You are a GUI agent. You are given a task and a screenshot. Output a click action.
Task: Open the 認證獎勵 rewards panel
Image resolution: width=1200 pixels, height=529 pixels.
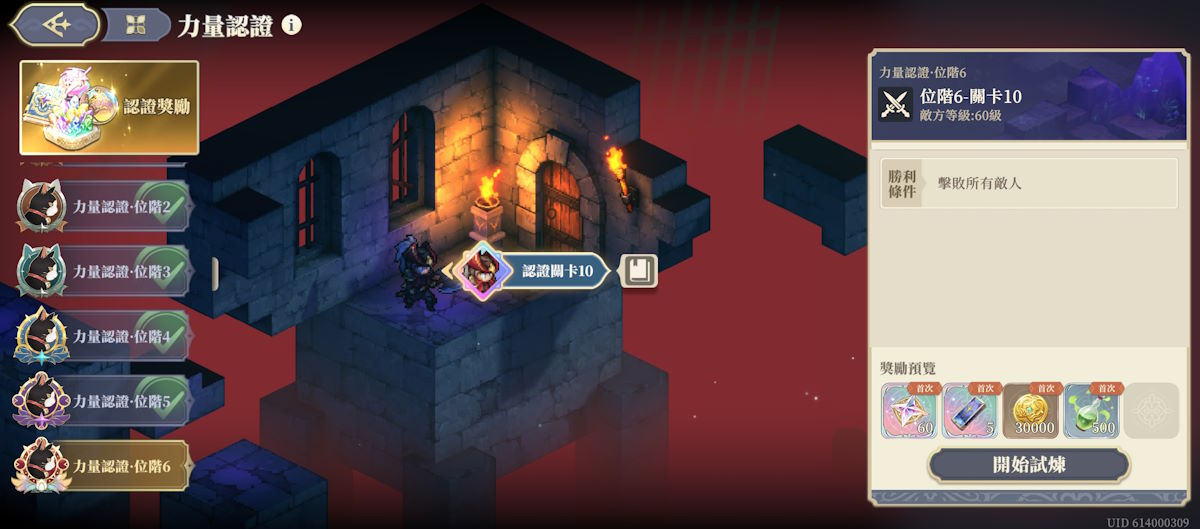109,107
